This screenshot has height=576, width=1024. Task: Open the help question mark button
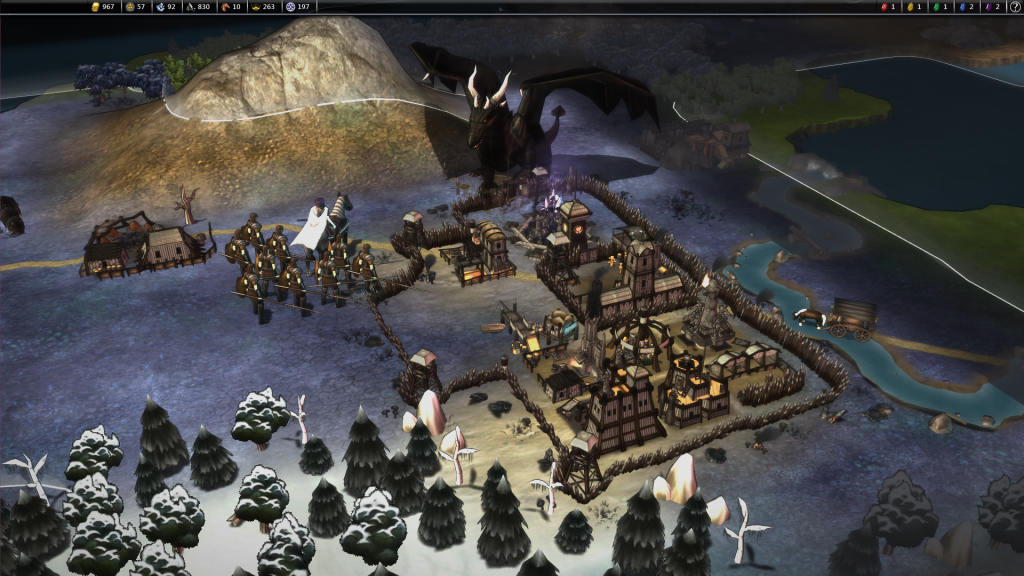pyautogui.click(x=1014, y=7)
